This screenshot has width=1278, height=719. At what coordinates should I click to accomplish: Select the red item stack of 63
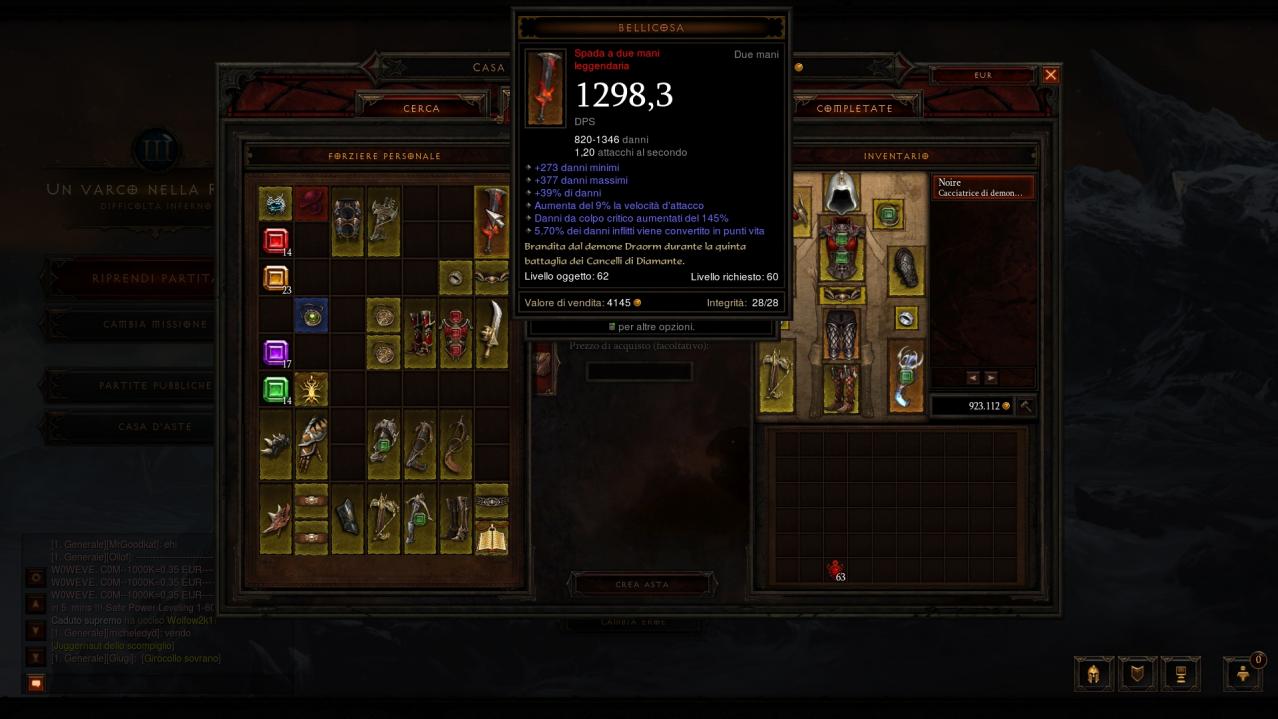pos(836,570)
